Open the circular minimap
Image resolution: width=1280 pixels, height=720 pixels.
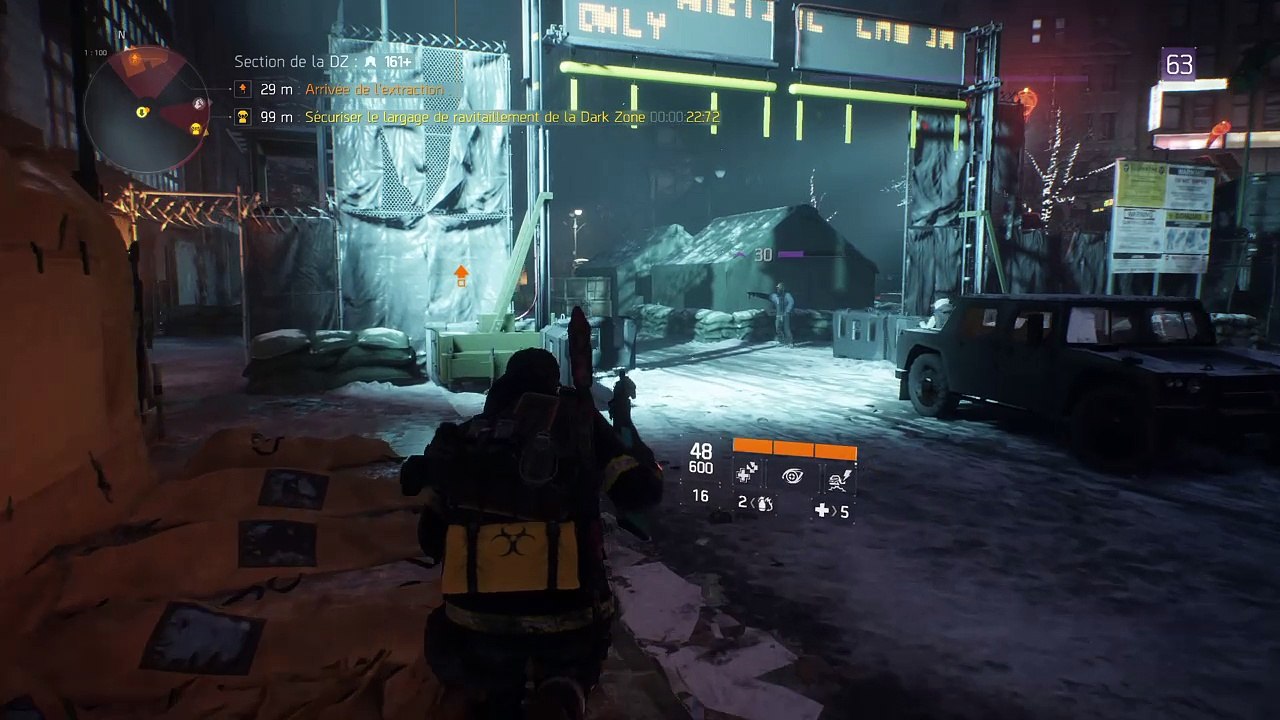146,108
